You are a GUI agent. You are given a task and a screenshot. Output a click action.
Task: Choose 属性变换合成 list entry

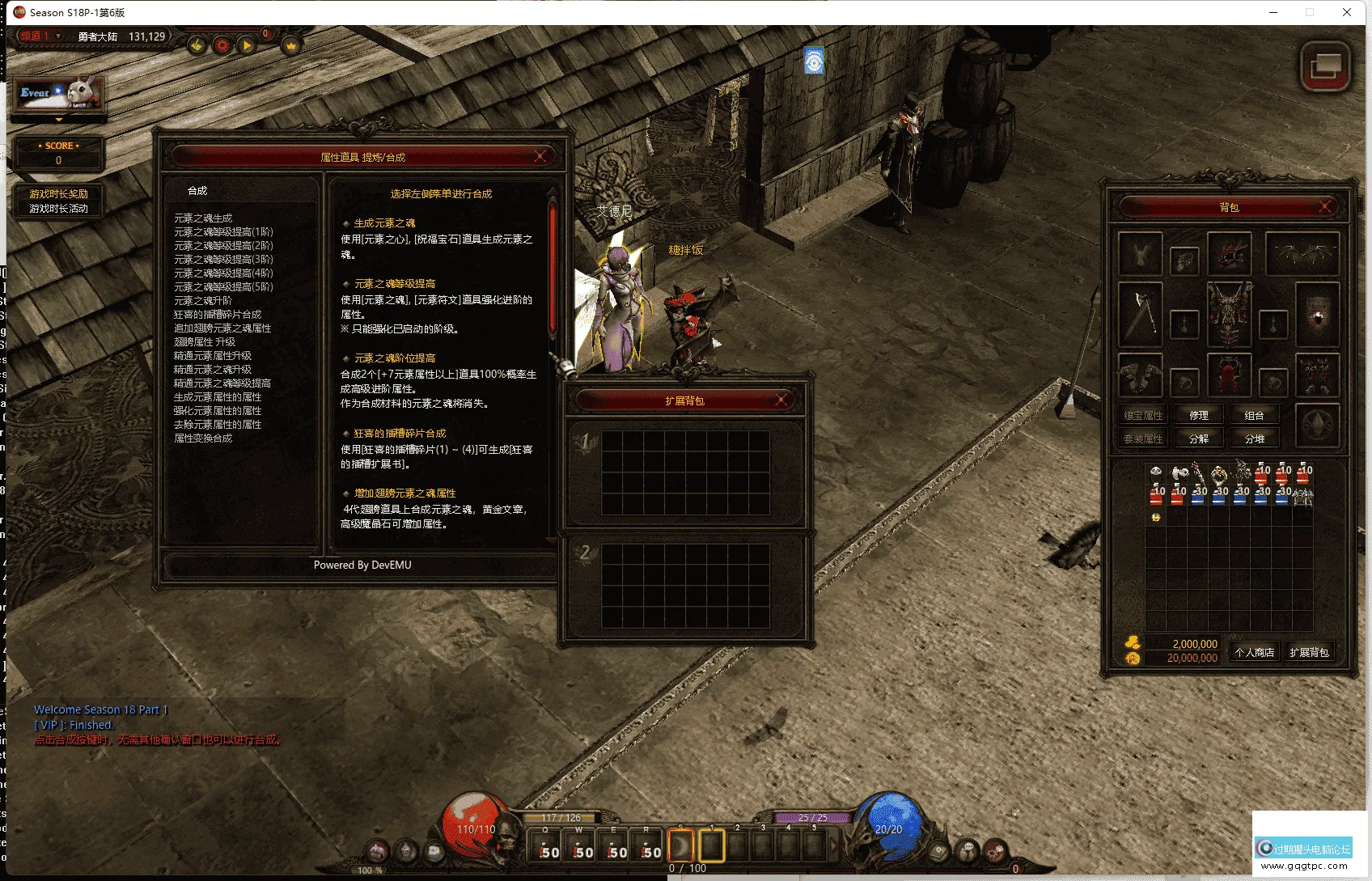coord(203,438)
